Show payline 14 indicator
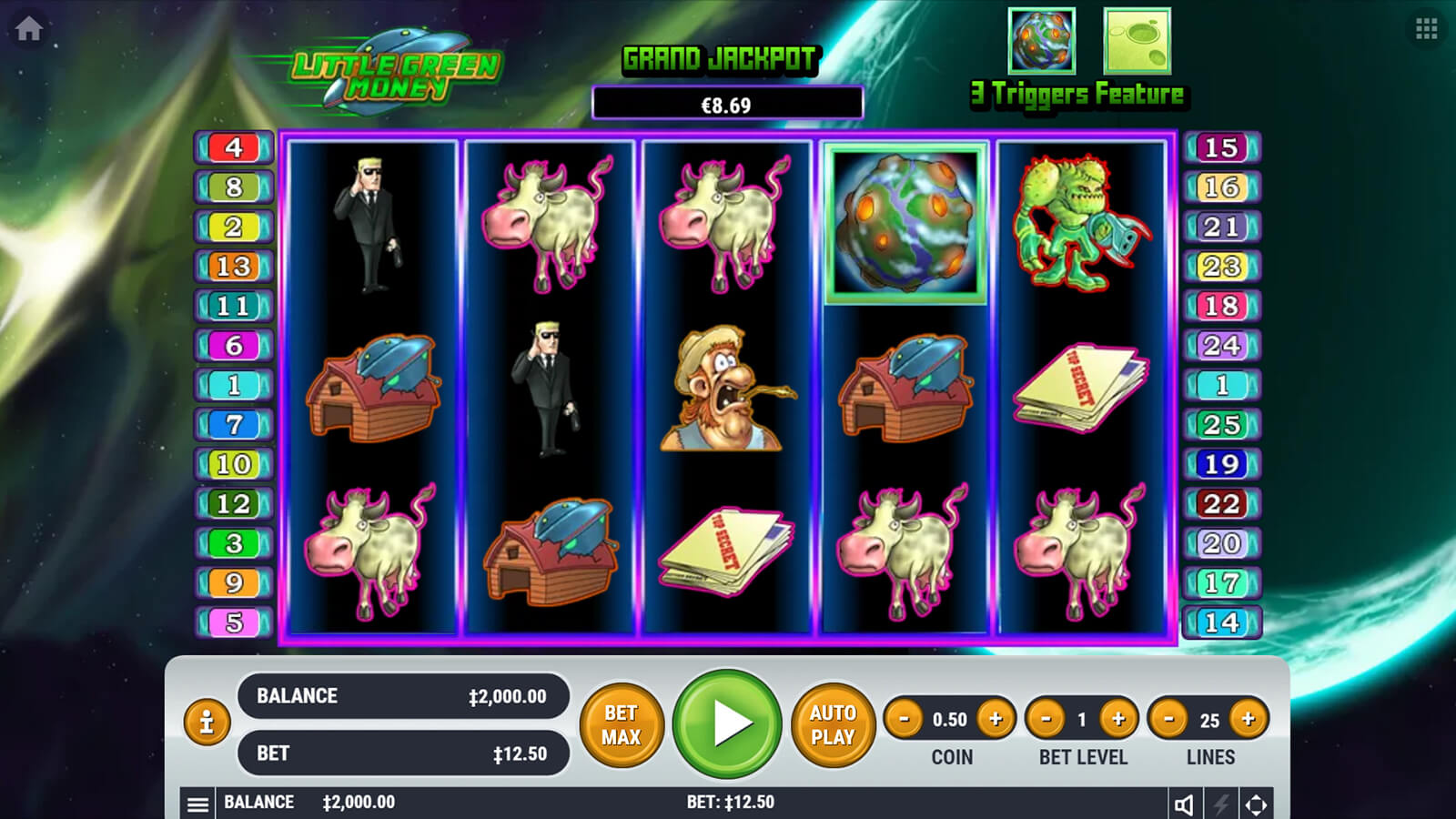 [x=1221, y=622]
